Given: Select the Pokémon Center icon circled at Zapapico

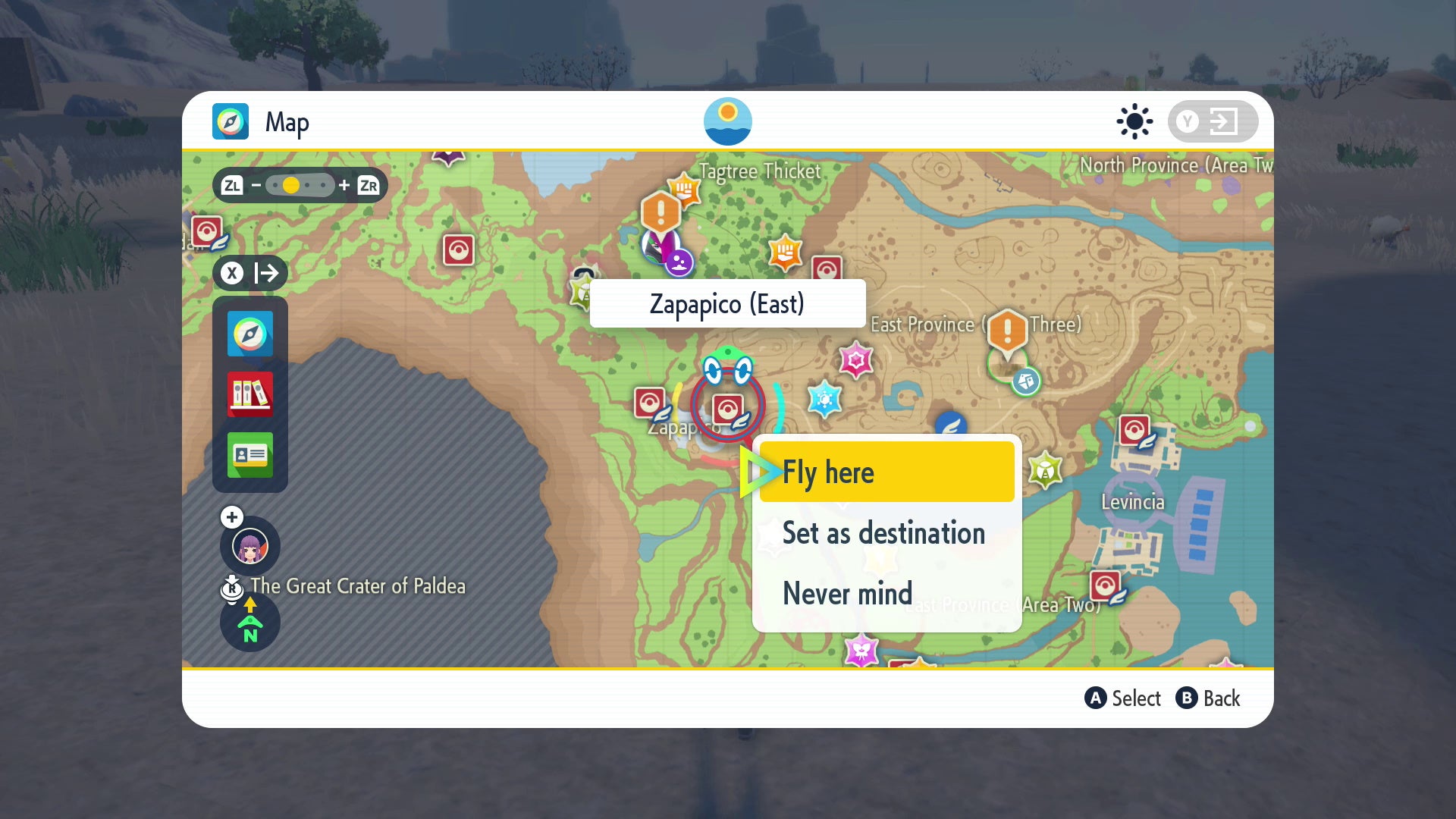Looking at the screenshot, I should pos(727,406).
